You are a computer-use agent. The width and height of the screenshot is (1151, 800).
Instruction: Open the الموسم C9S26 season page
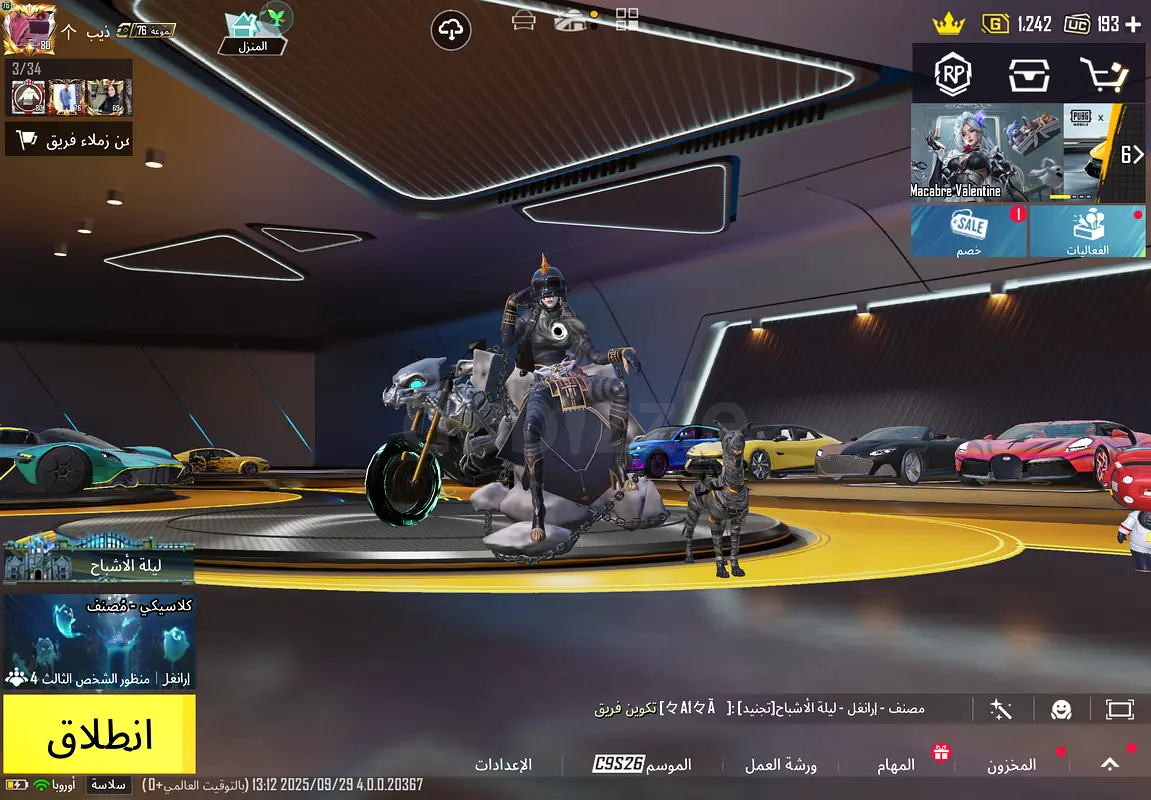pos(642,765)
